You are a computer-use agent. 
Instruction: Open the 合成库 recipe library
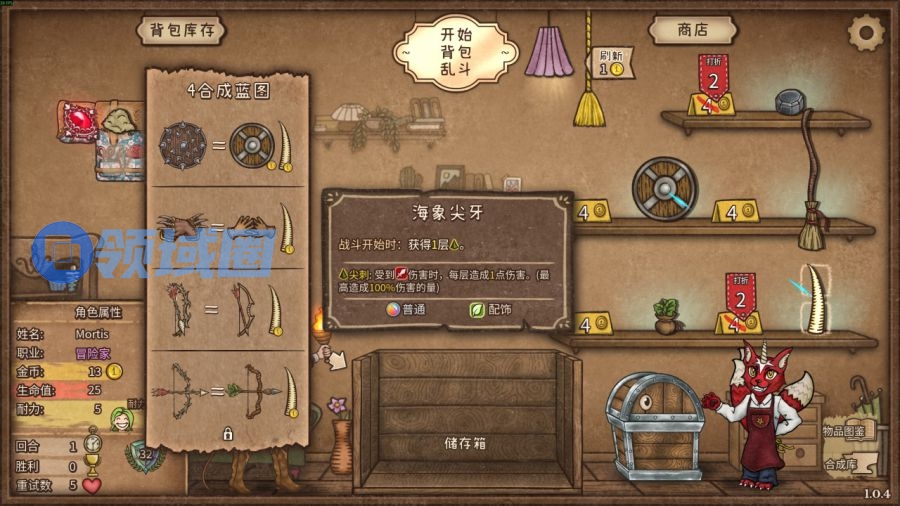click(842, 464)
